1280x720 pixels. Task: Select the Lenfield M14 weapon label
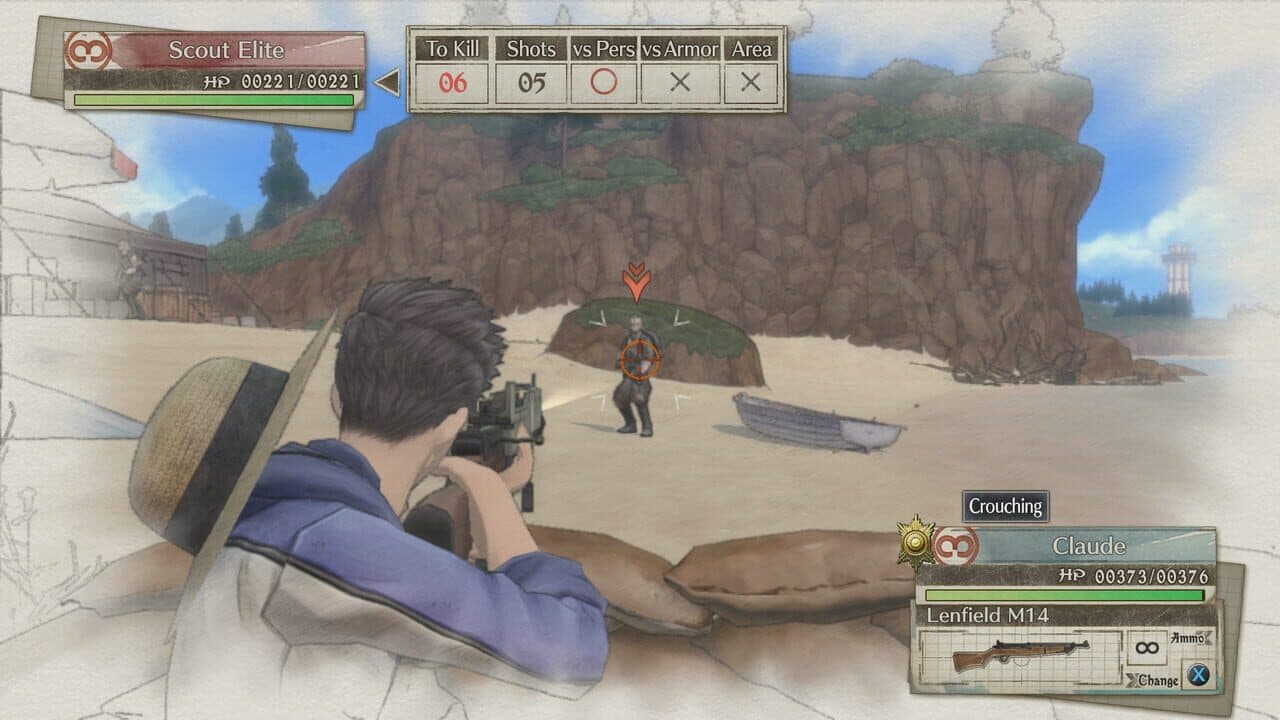(x=986, y=613)
